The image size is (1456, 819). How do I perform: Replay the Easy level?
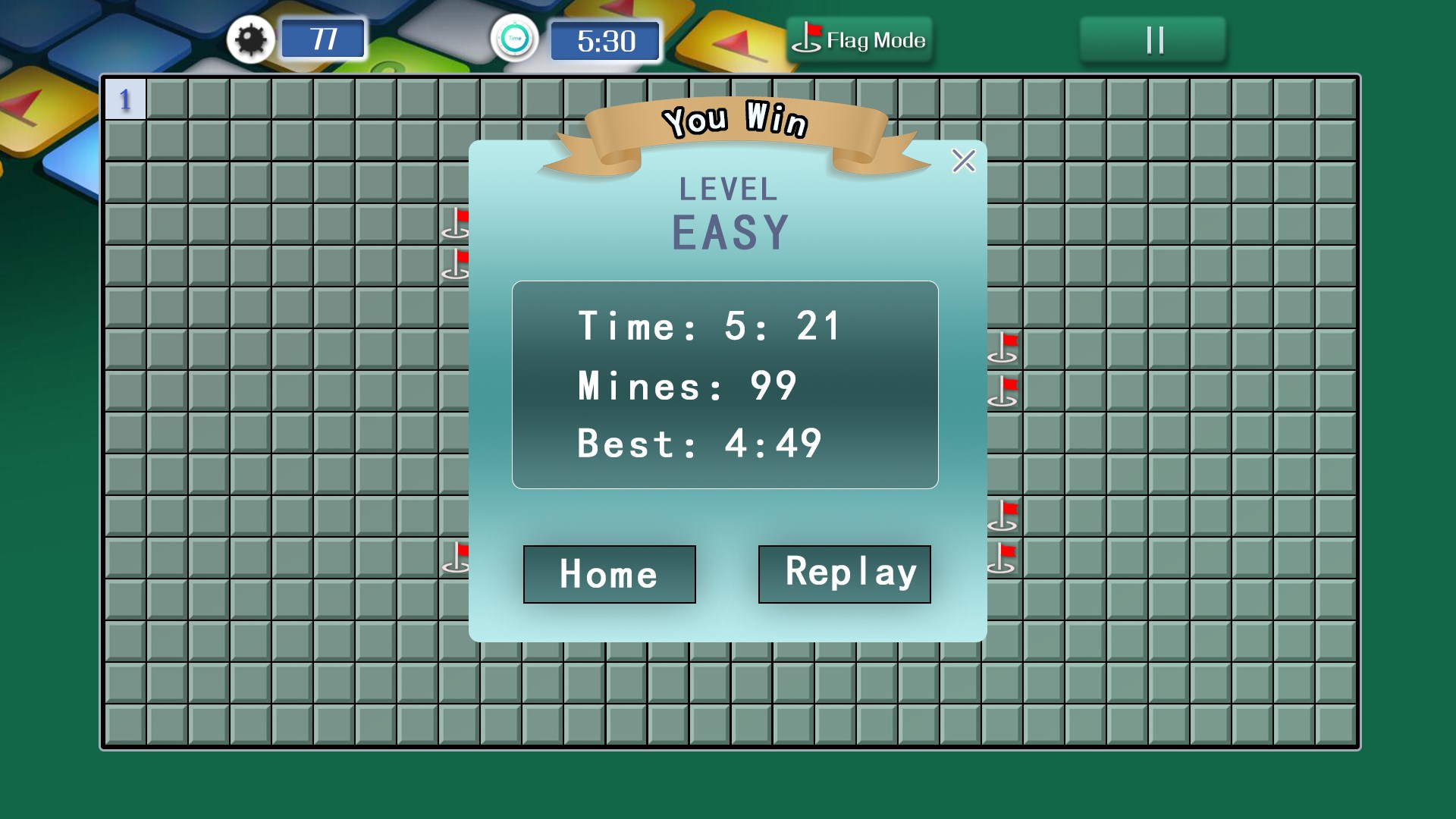[x=843, y=574]
